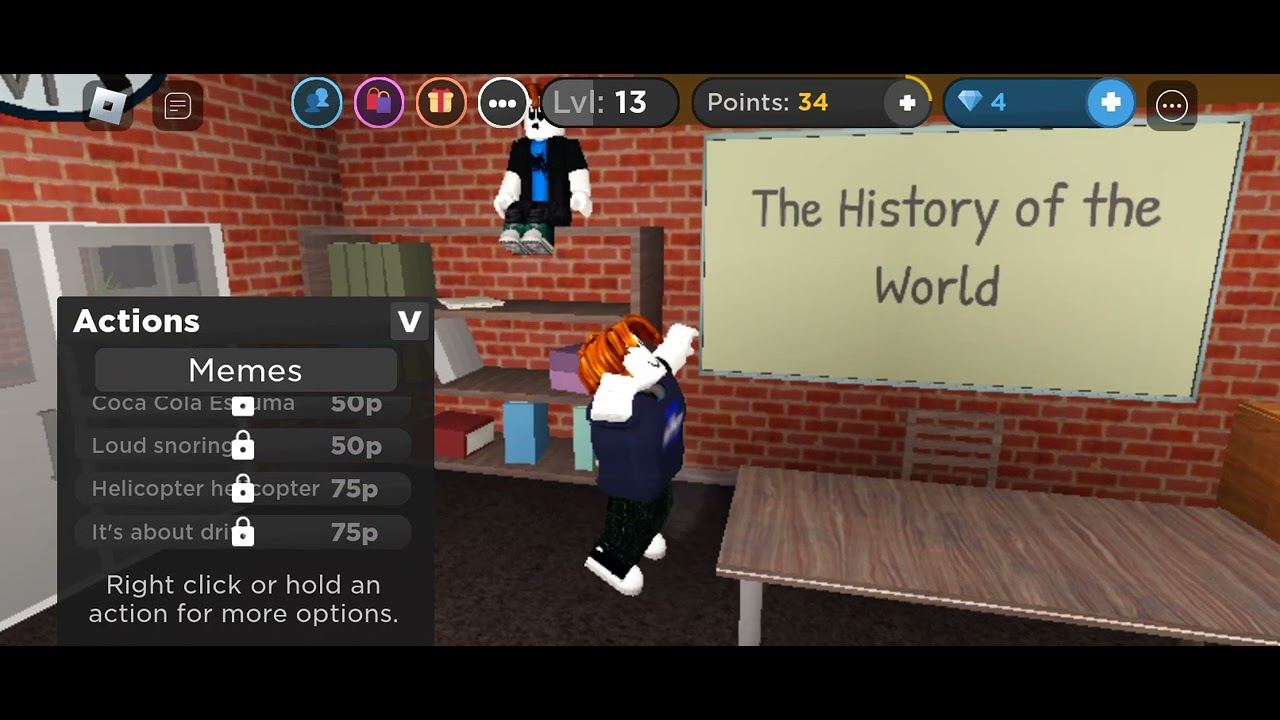Screen dimensions: 1280x720
Task: Toggle the Roblox chat window
Action: tap(178, 106)
